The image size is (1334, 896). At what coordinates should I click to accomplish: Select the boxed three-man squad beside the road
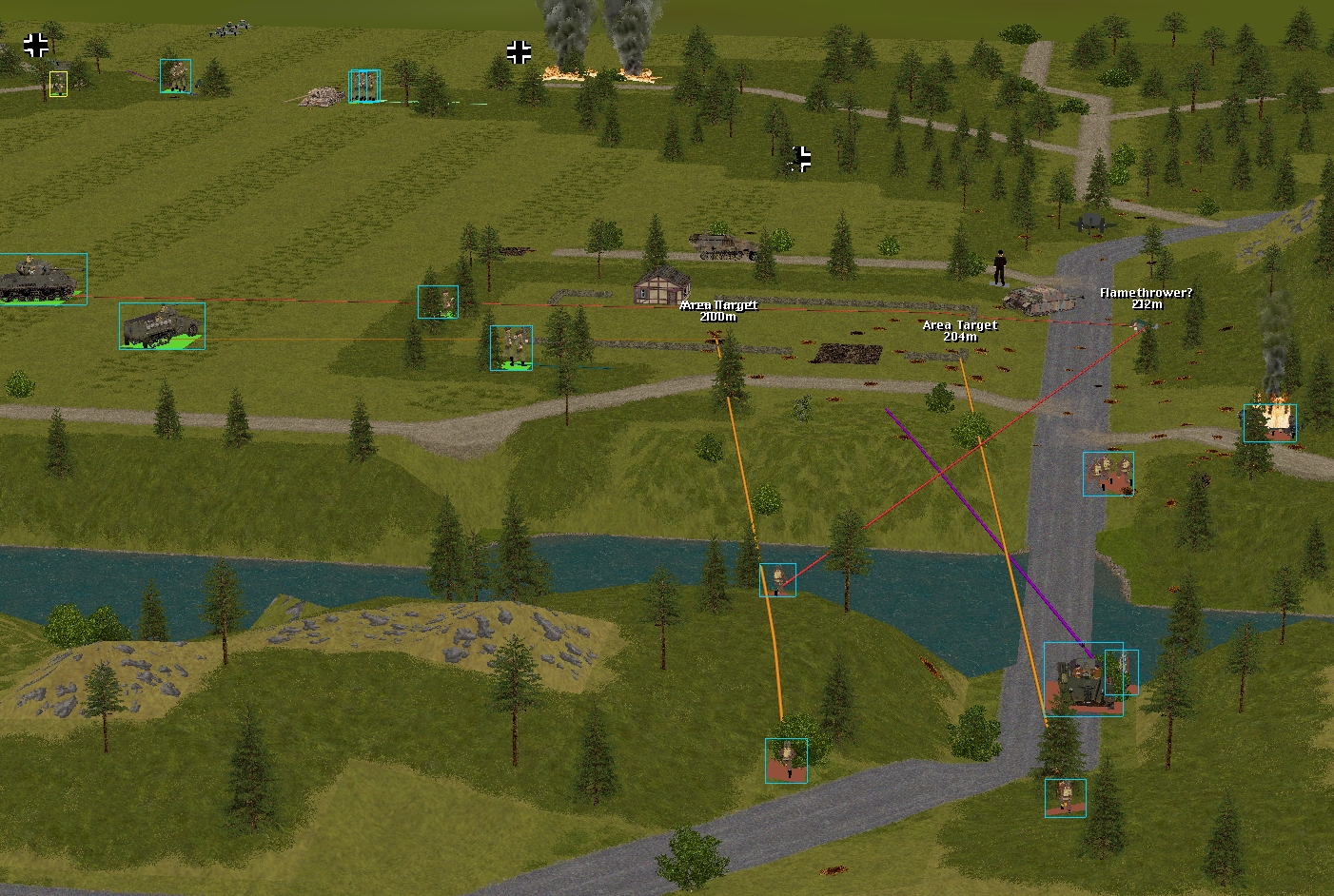click(x=1108, y=474)
